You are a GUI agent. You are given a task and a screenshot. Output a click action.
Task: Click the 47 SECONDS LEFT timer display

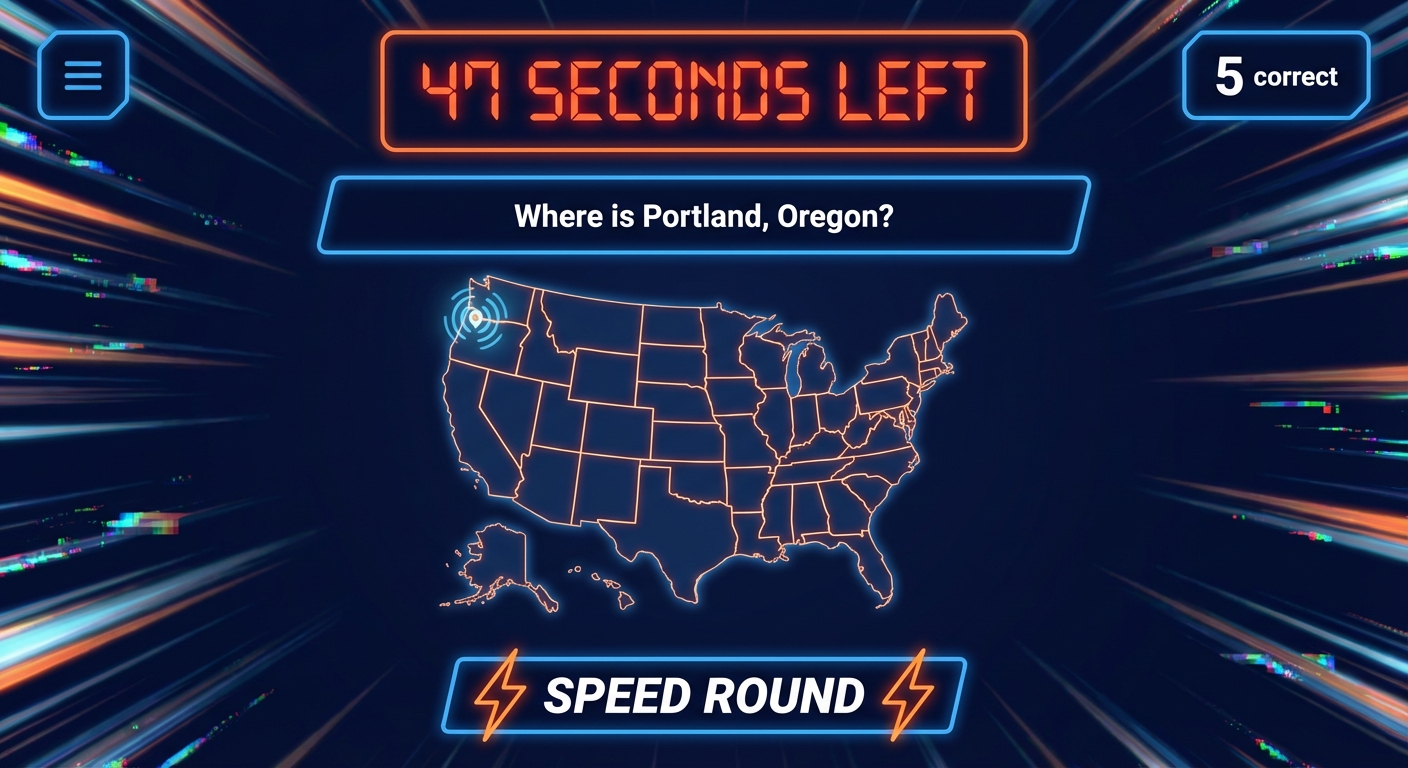pyautogui.click(x=703, y=87)
